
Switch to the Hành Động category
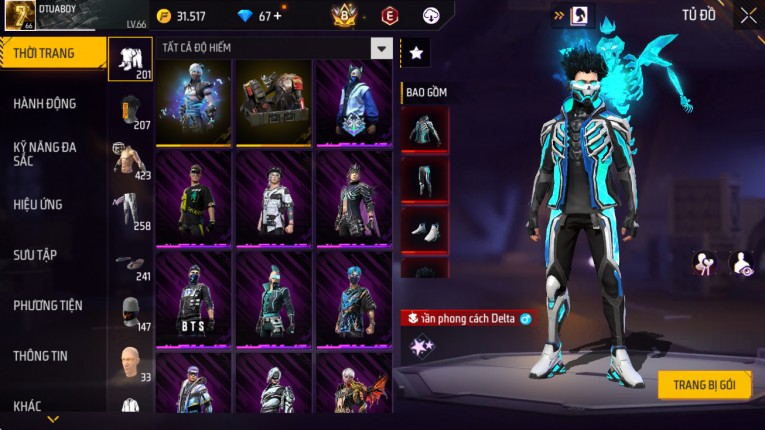click(x=45, y=104)
